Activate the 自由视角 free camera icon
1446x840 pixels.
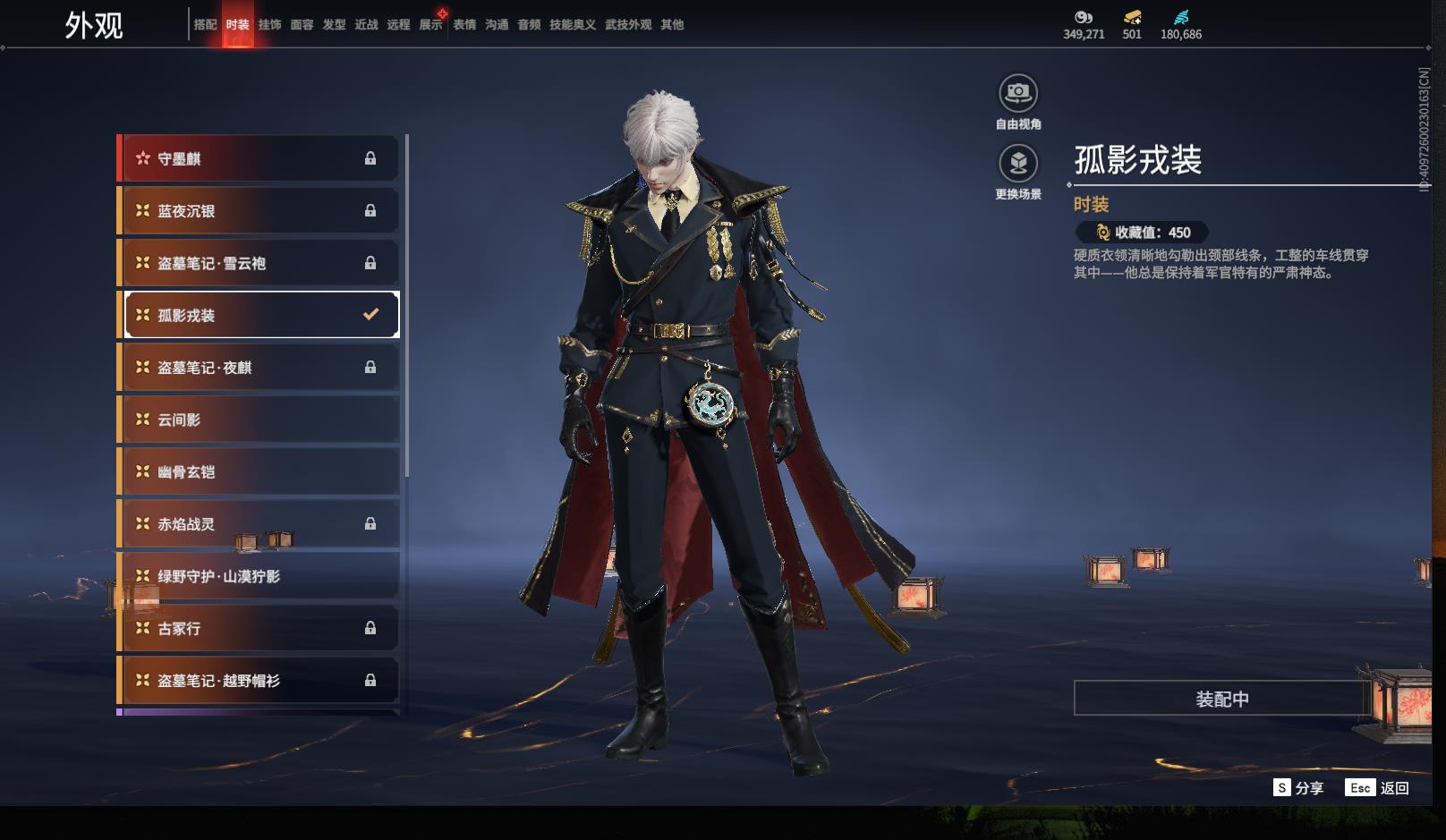pos(1018,93)
